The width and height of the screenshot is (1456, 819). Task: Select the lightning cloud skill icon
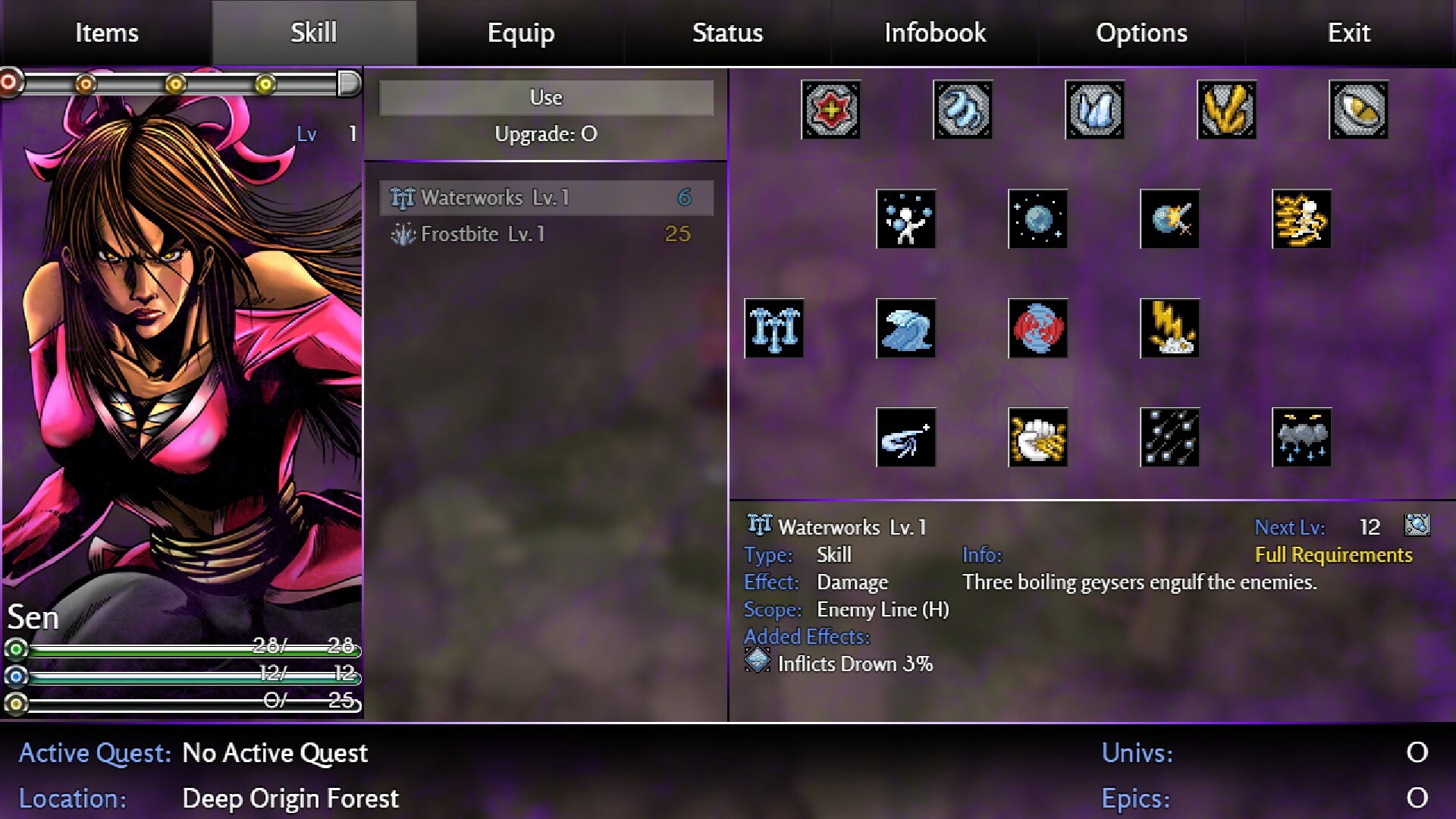[x=1170, y=328]
